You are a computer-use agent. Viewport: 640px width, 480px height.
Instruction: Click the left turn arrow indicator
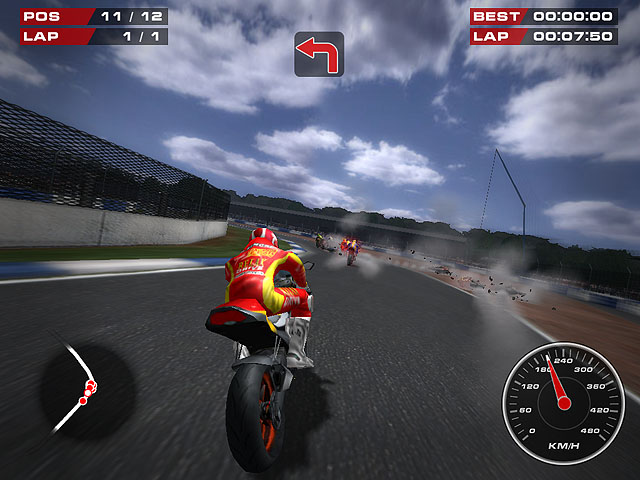pos(319,54)
